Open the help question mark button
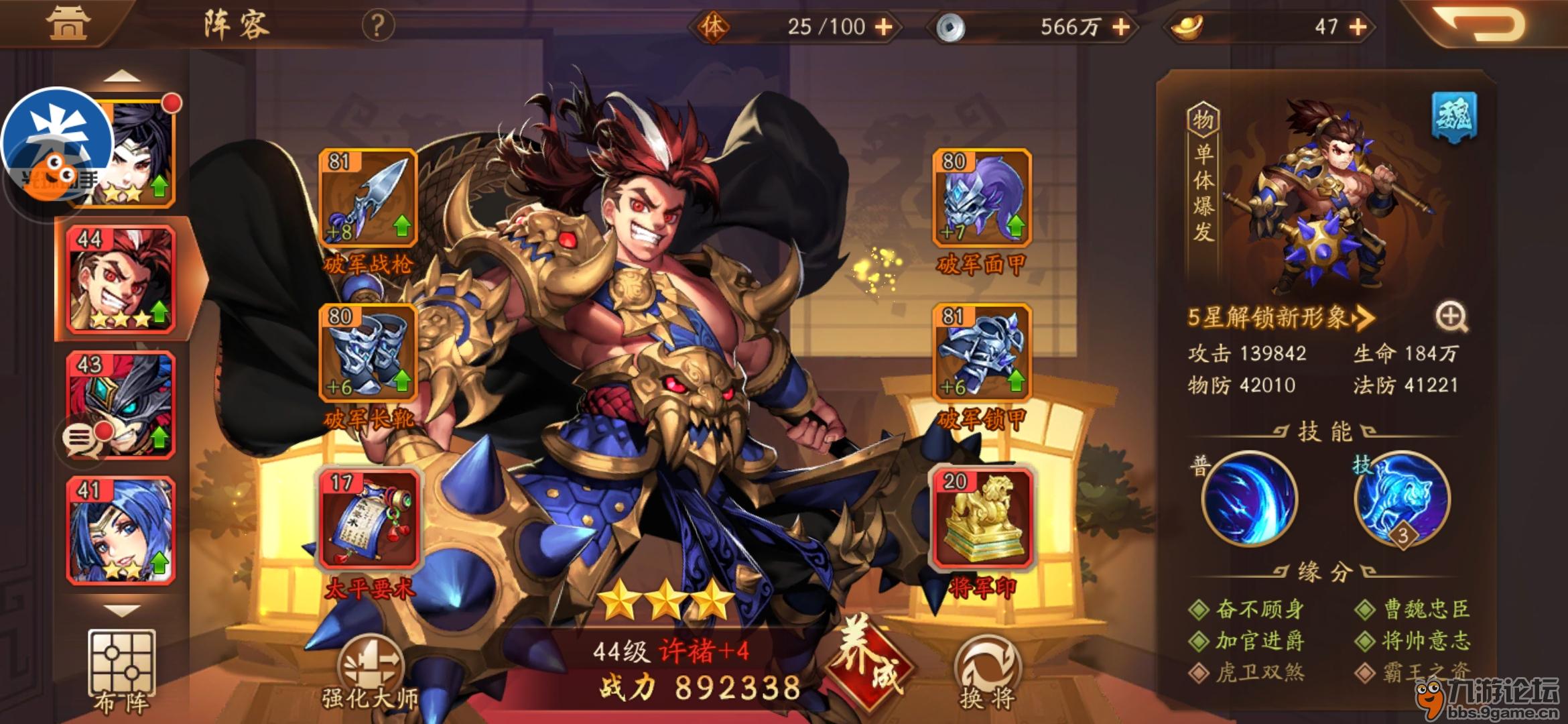1568x724 pixels. click(378, 26)
